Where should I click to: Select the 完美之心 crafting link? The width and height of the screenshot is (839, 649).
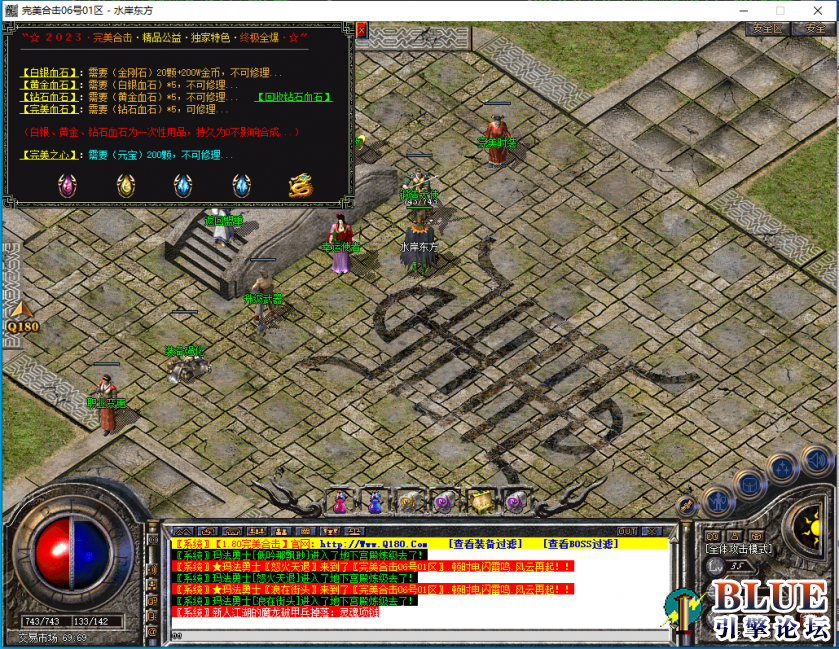50,155
